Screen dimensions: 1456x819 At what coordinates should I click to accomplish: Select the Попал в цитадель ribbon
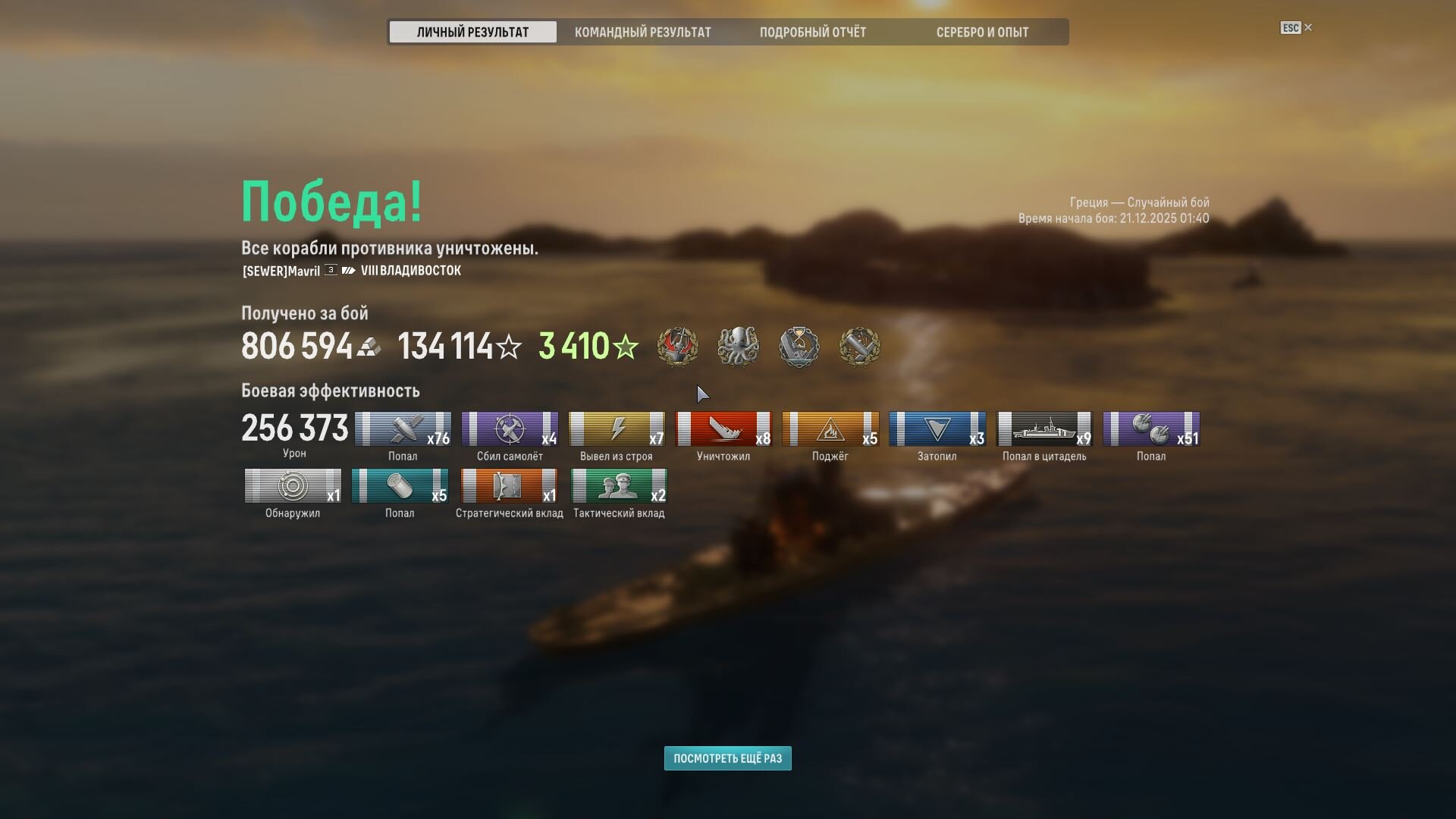click(1044, 429)
